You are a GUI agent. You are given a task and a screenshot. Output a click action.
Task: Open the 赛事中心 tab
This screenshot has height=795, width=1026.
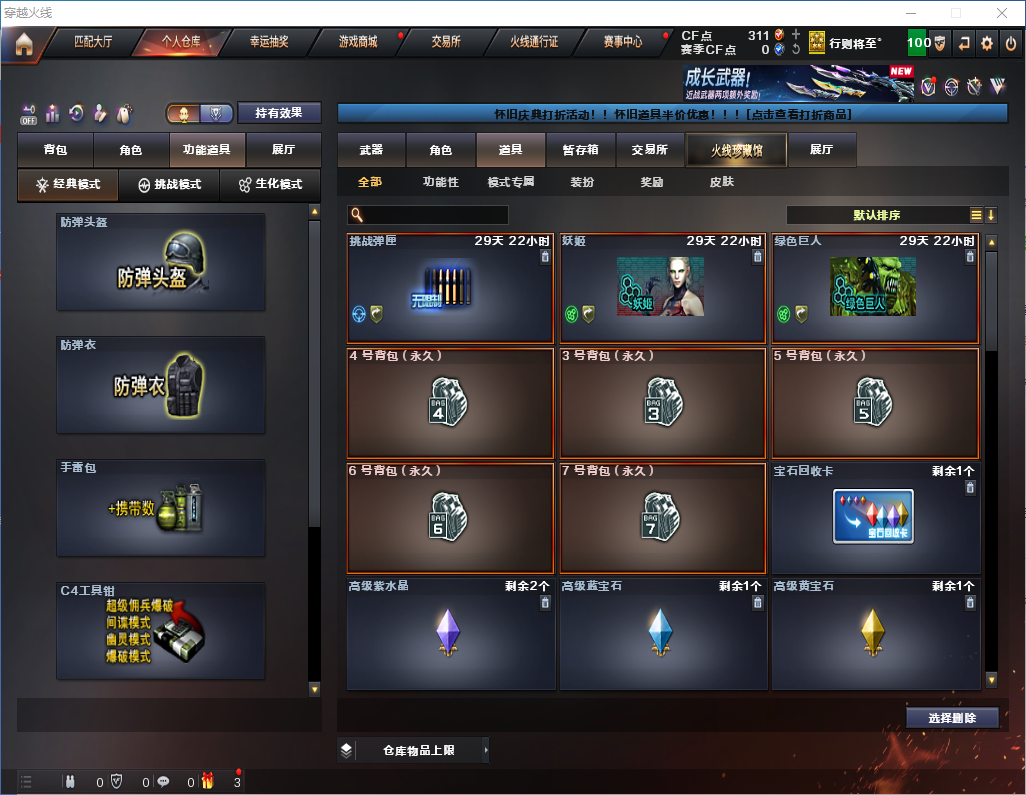[622, 42]
